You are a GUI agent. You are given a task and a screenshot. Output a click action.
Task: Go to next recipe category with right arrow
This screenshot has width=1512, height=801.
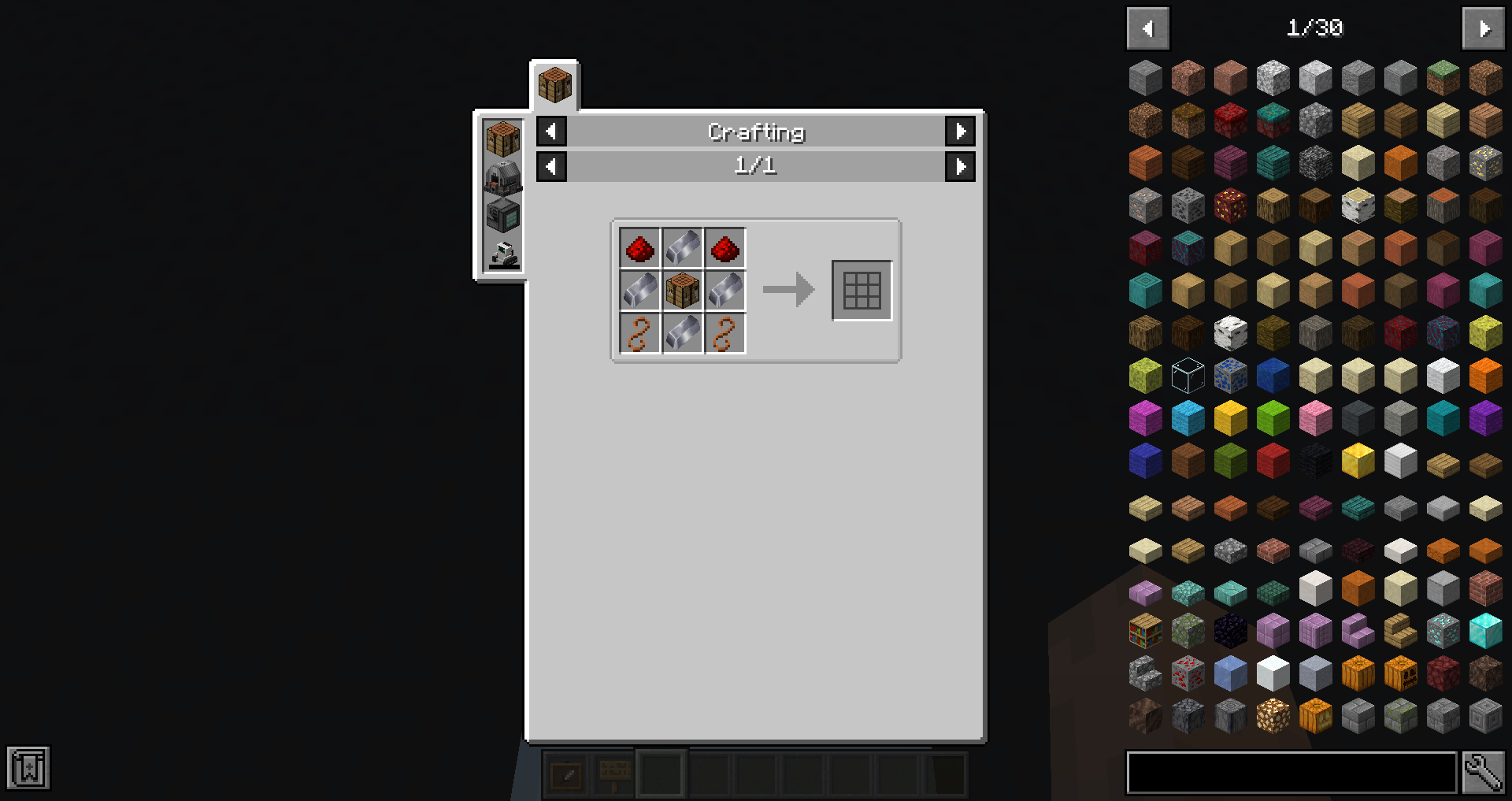click(x=960, y=132)
